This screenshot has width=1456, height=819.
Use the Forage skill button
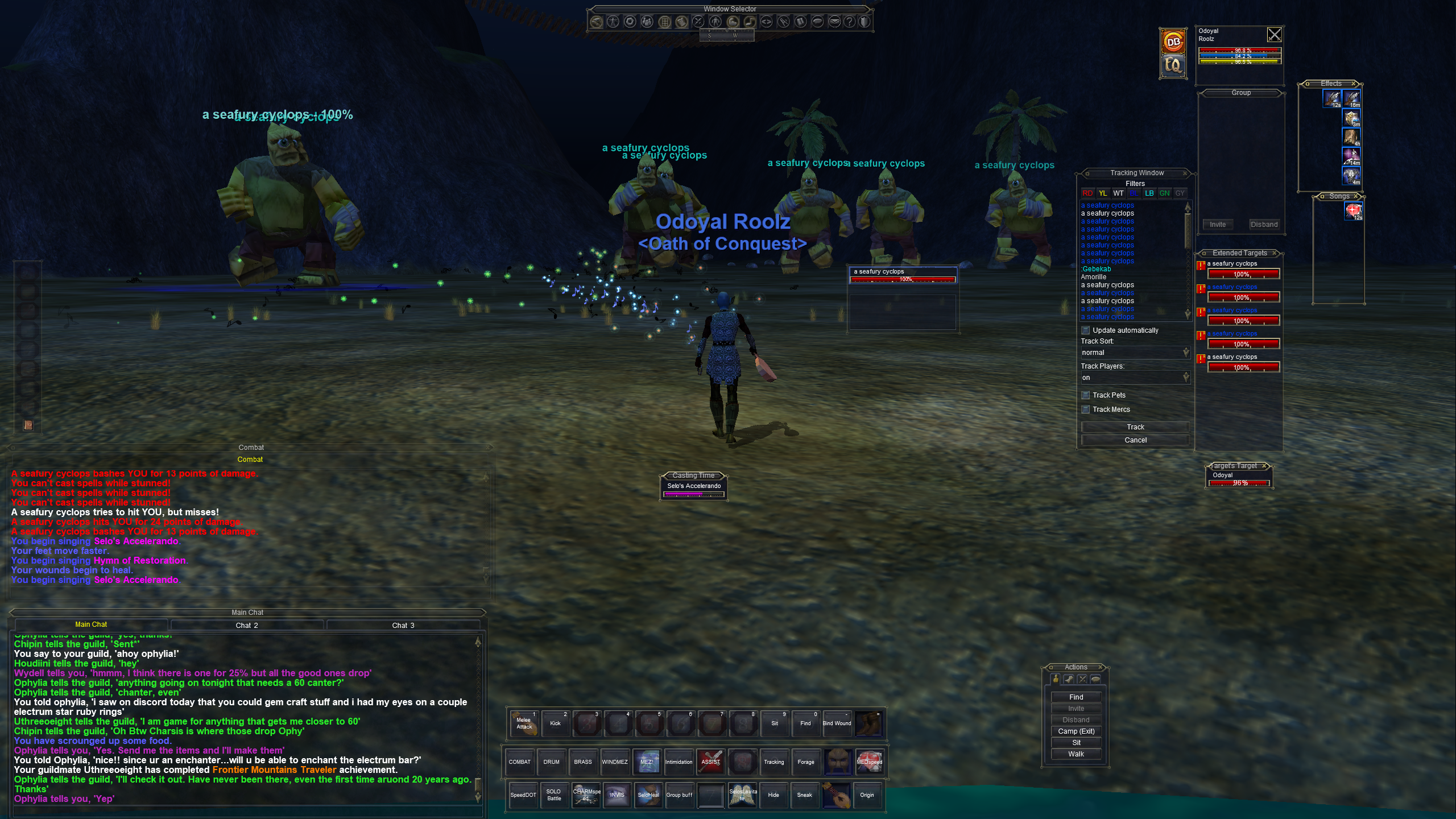point(805,762)
